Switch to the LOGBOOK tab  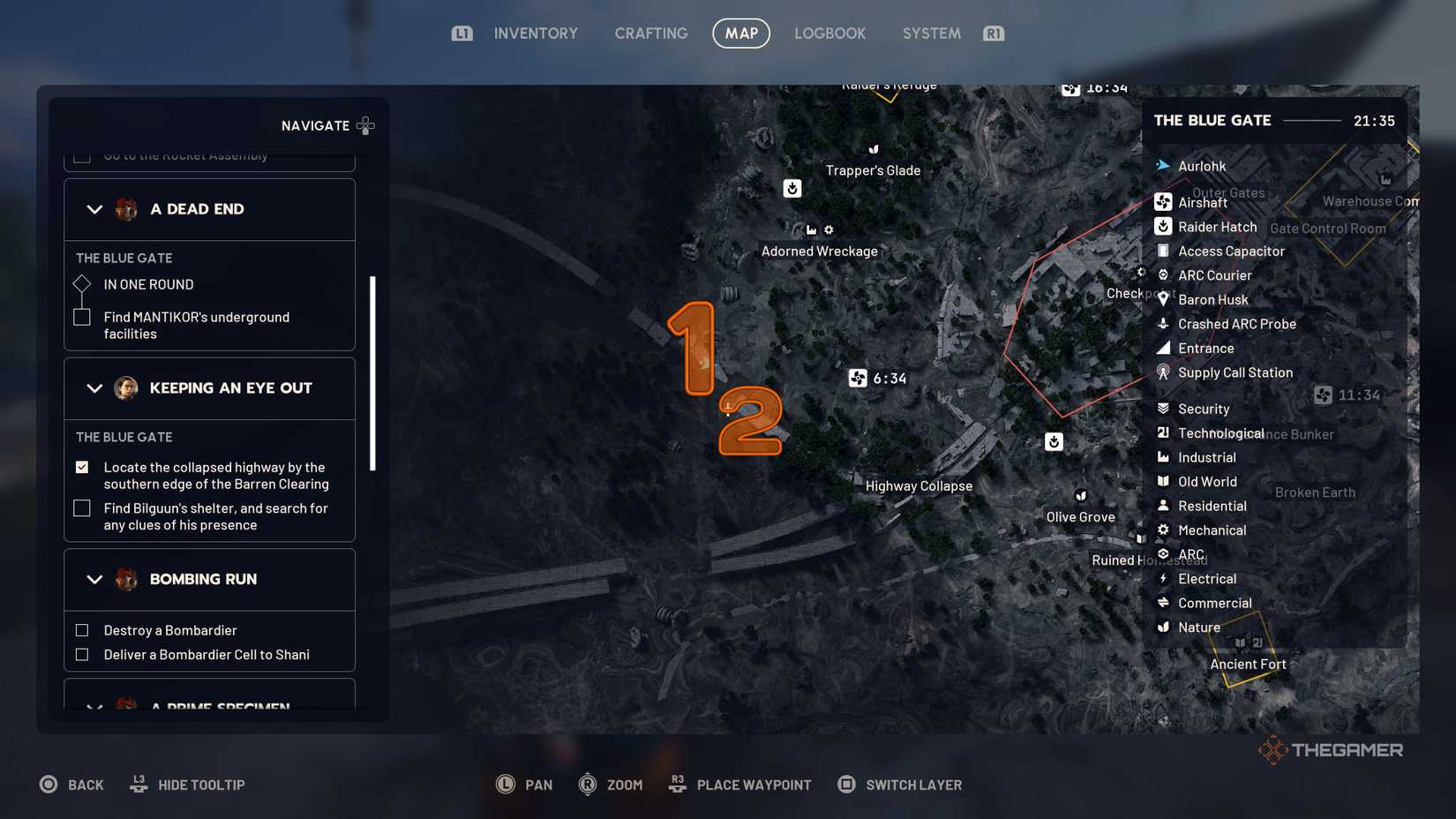pyautogui.click(x=829, y=33)
